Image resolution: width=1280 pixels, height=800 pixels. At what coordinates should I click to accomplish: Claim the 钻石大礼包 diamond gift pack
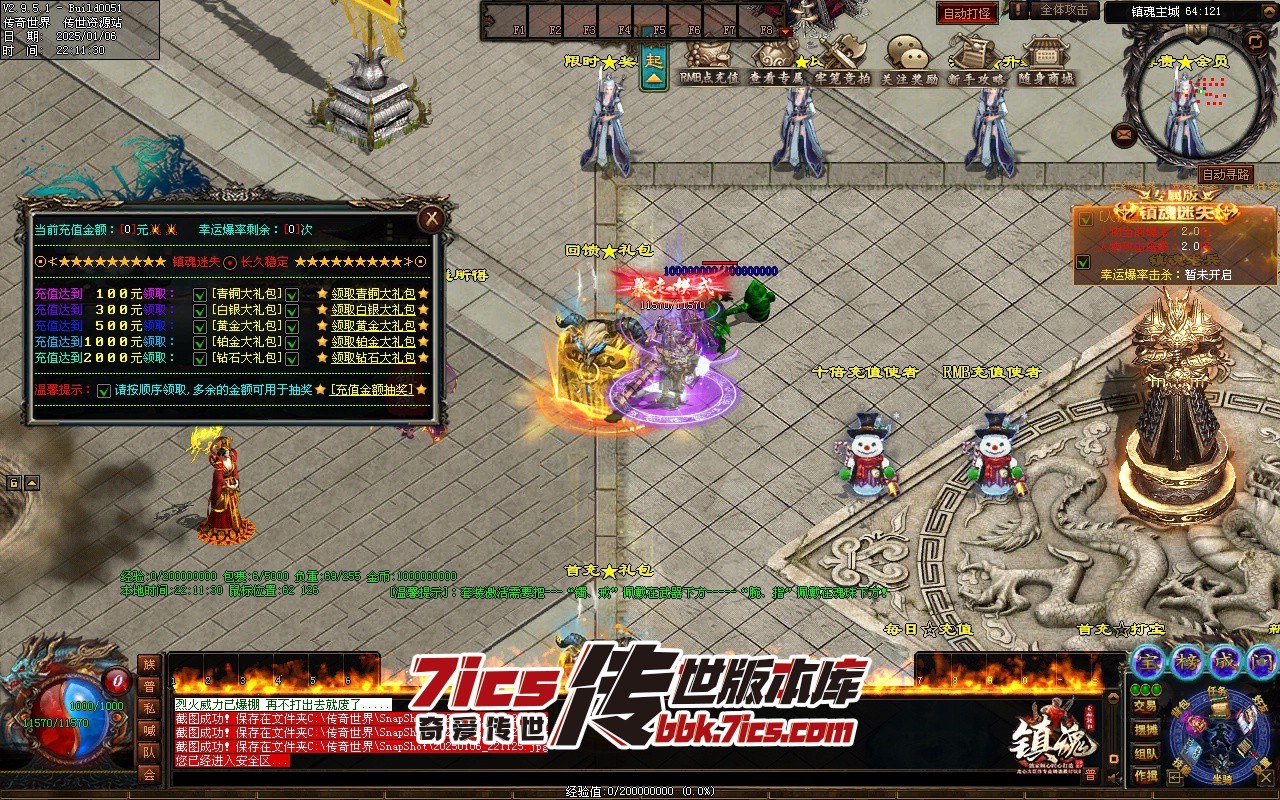(x=373, y=357)
